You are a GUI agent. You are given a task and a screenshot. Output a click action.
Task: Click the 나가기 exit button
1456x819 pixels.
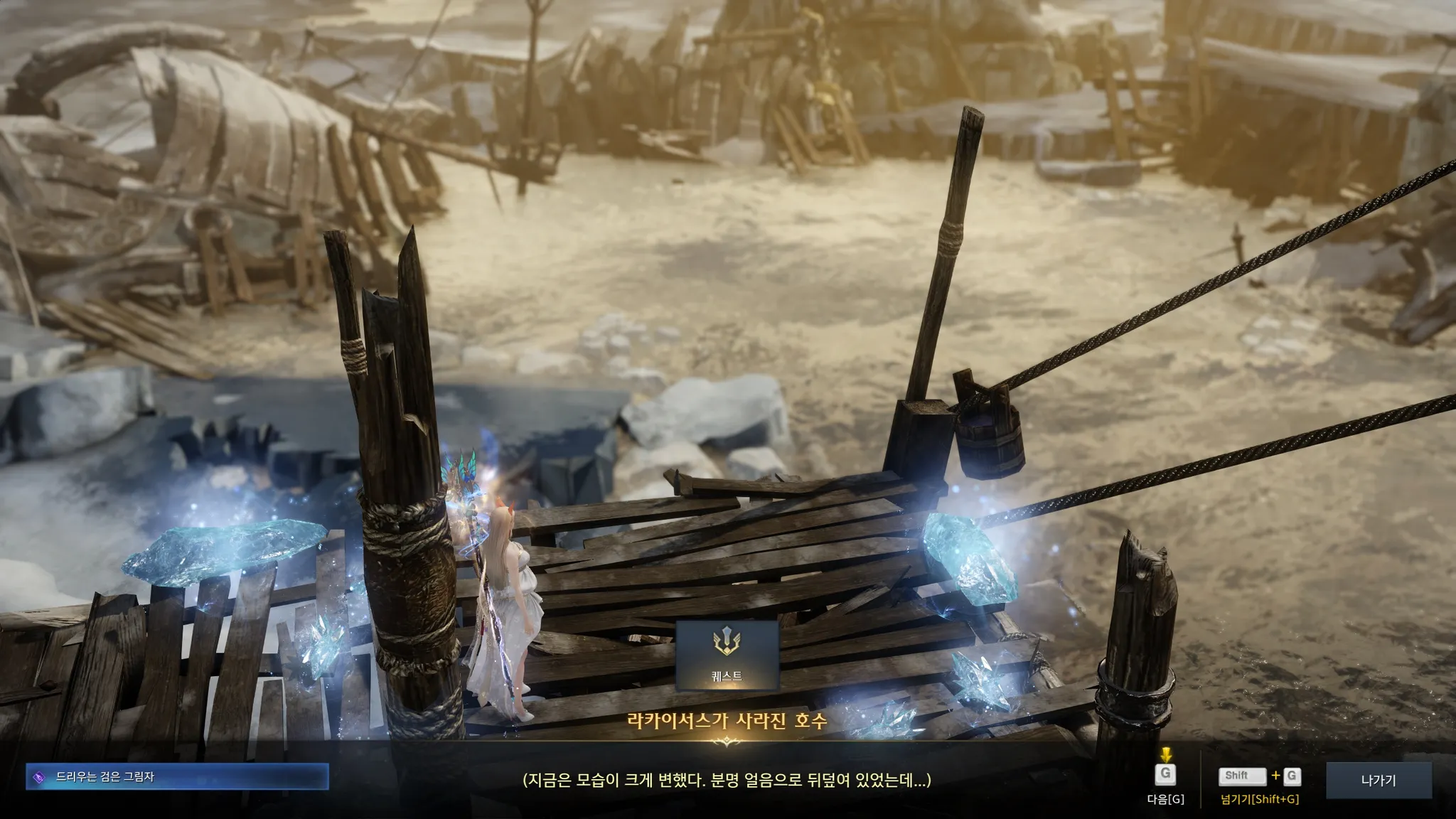click(1378, 781)
